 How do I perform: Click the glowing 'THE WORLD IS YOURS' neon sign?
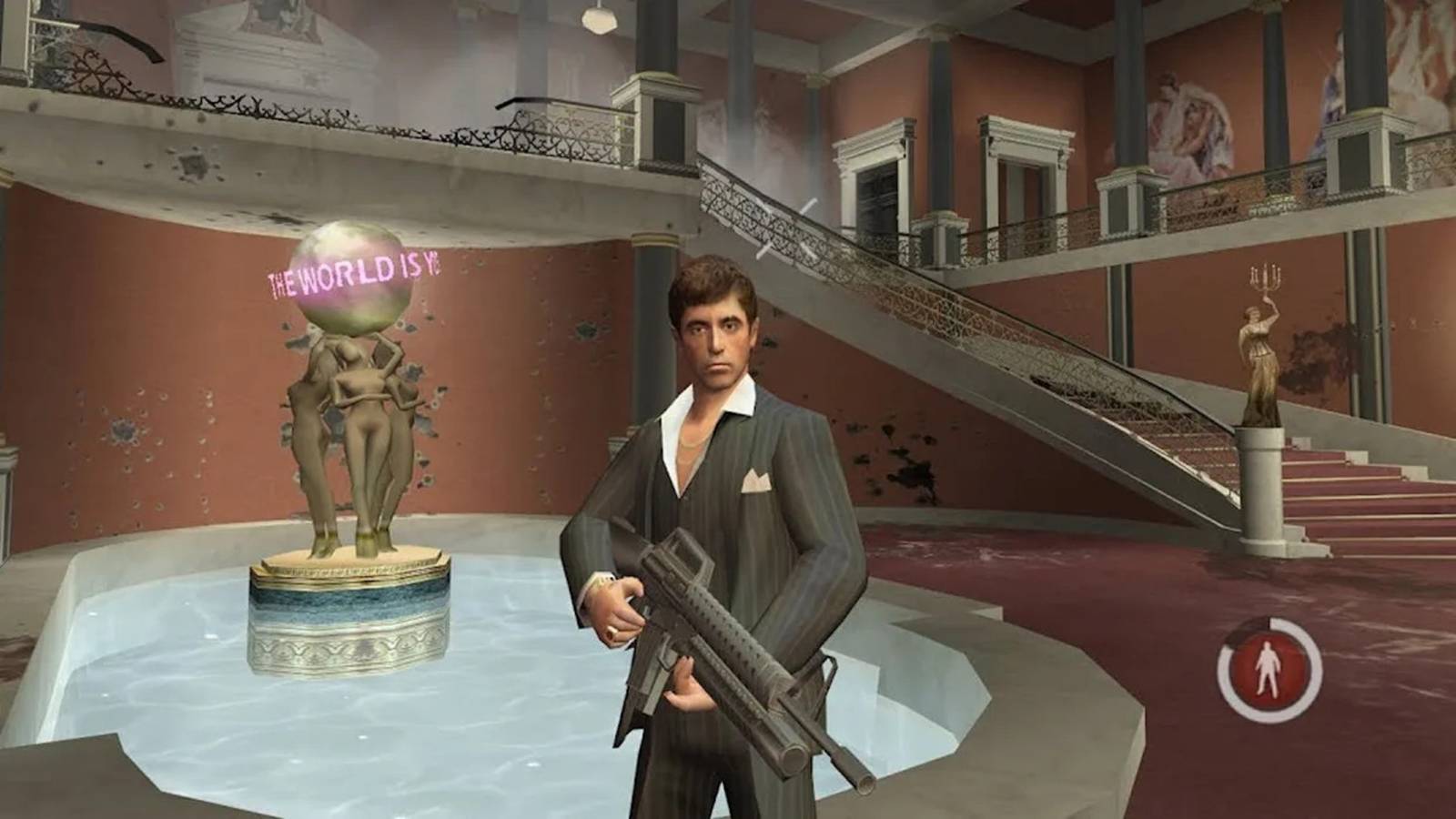[355, 273]
